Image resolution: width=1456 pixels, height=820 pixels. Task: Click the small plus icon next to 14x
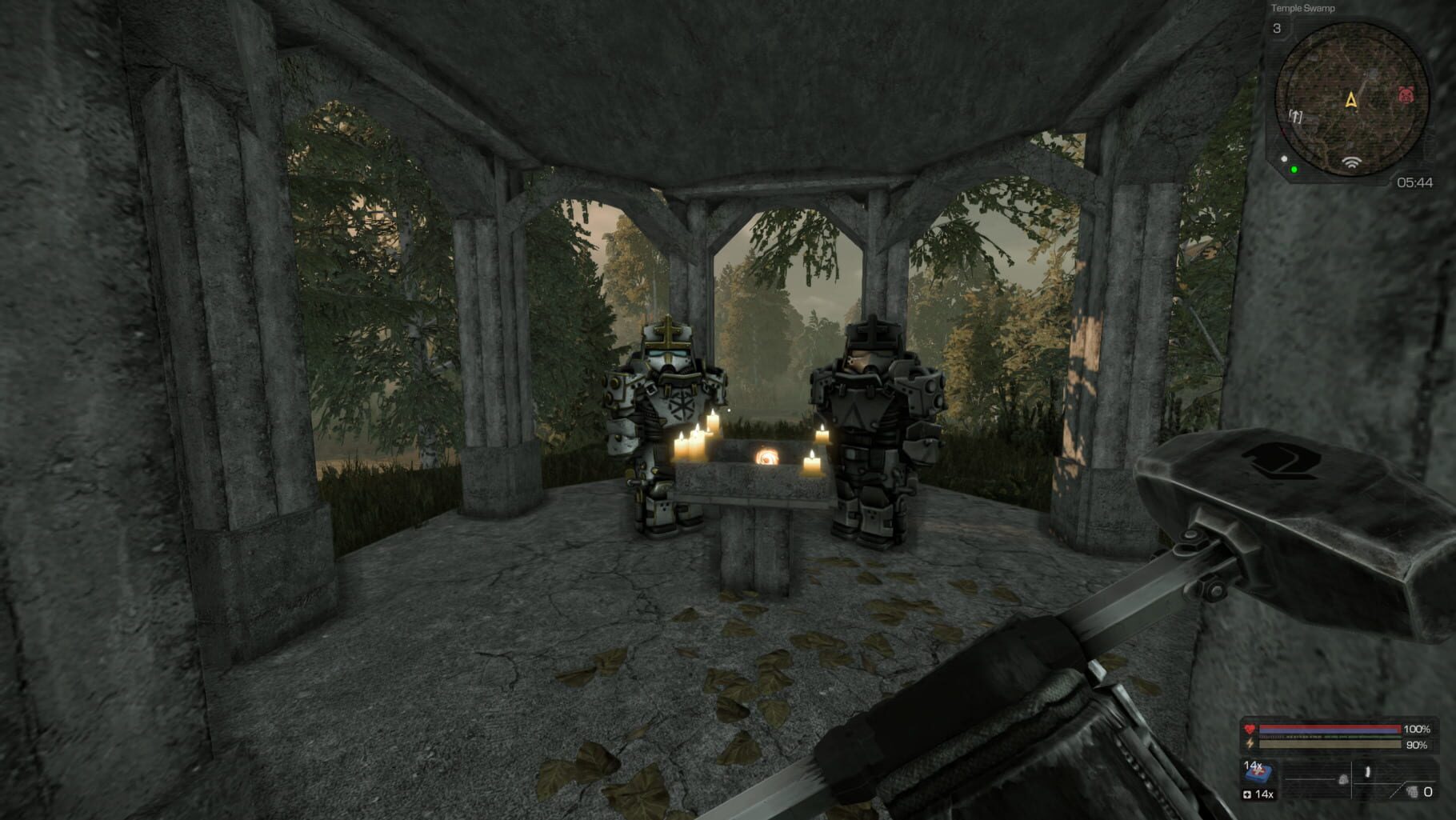pos(1246,794)
